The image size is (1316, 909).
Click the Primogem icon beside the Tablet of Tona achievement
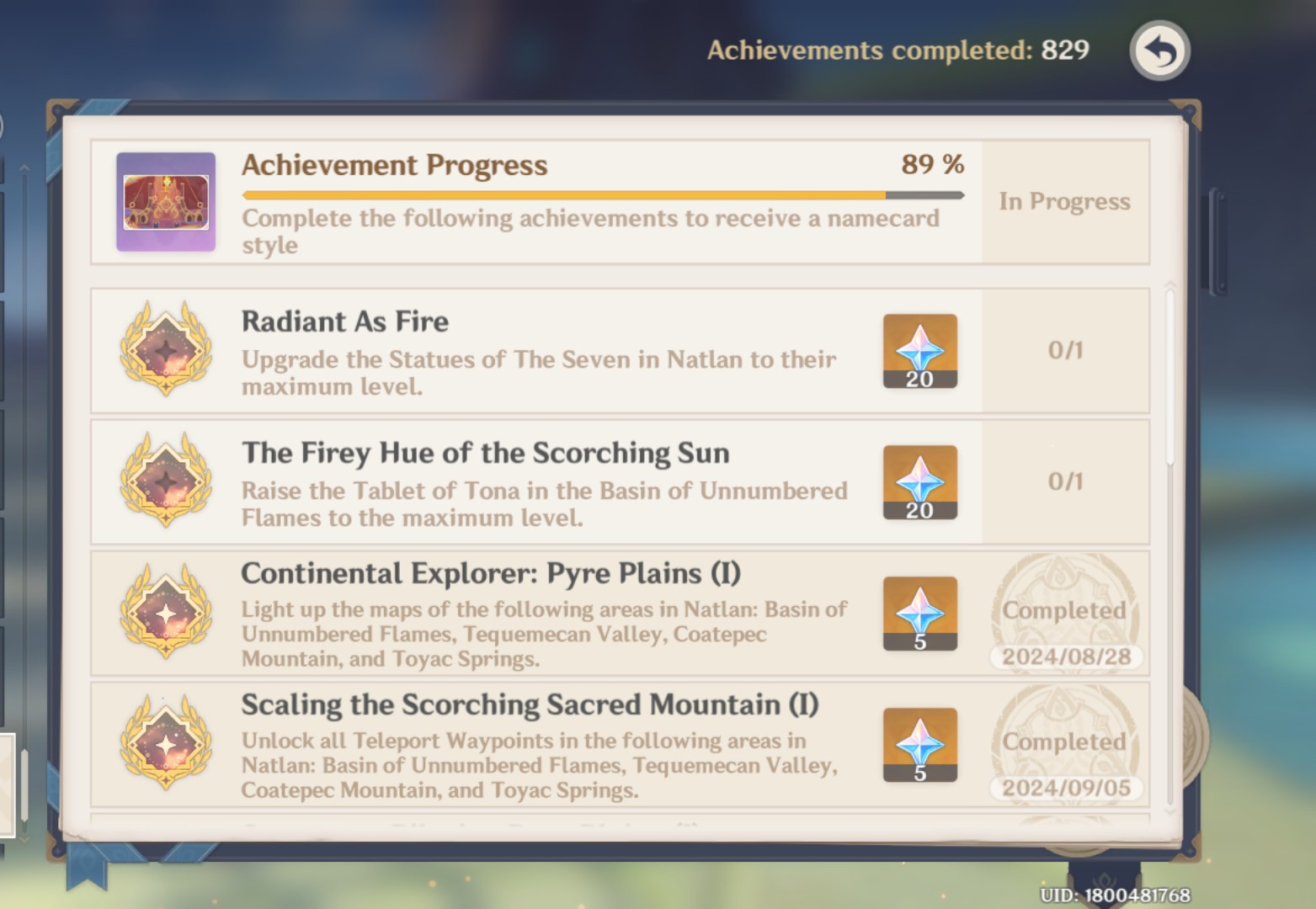point(919,482)
